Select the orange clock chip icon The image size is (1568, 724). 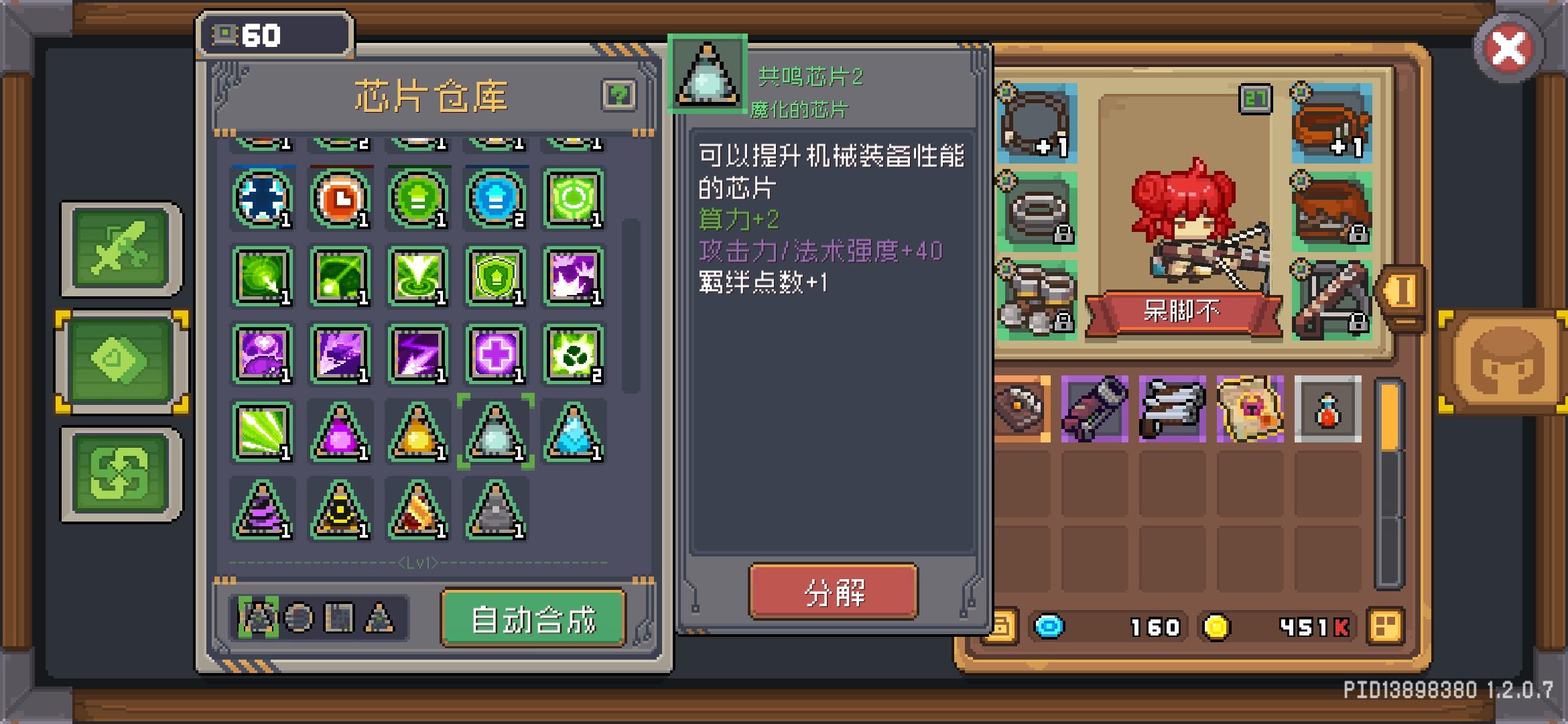[x=340, y=198]
